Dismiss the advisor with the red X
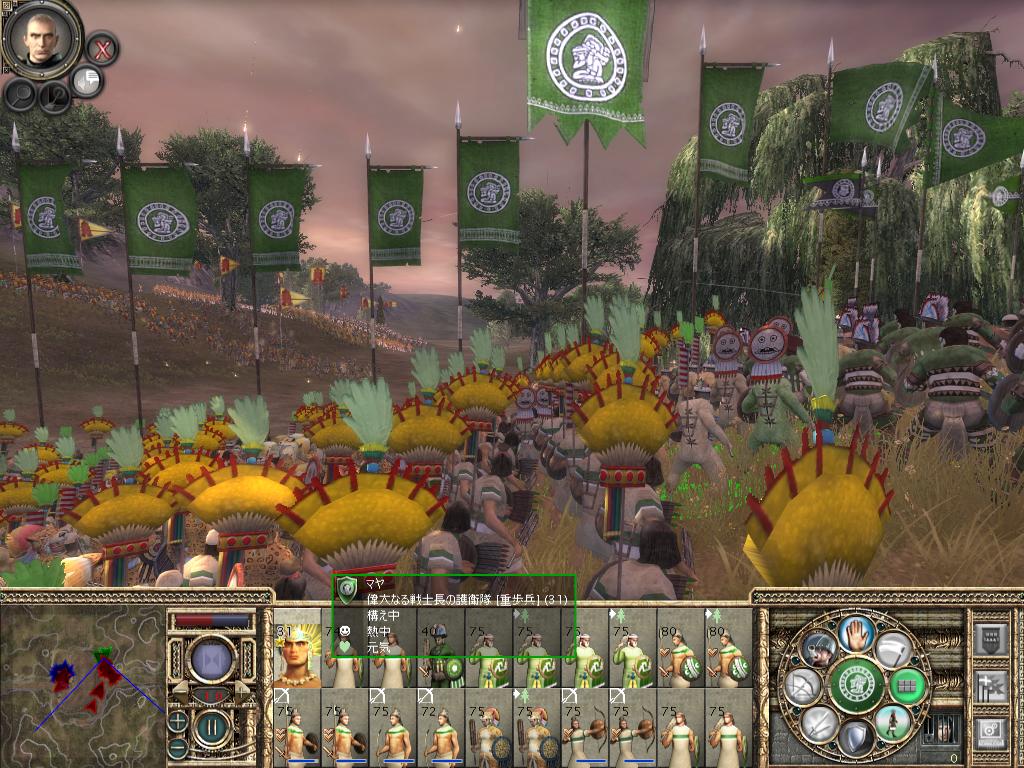Viewport: 1024px width, 768px height. [x=101, y=47]
